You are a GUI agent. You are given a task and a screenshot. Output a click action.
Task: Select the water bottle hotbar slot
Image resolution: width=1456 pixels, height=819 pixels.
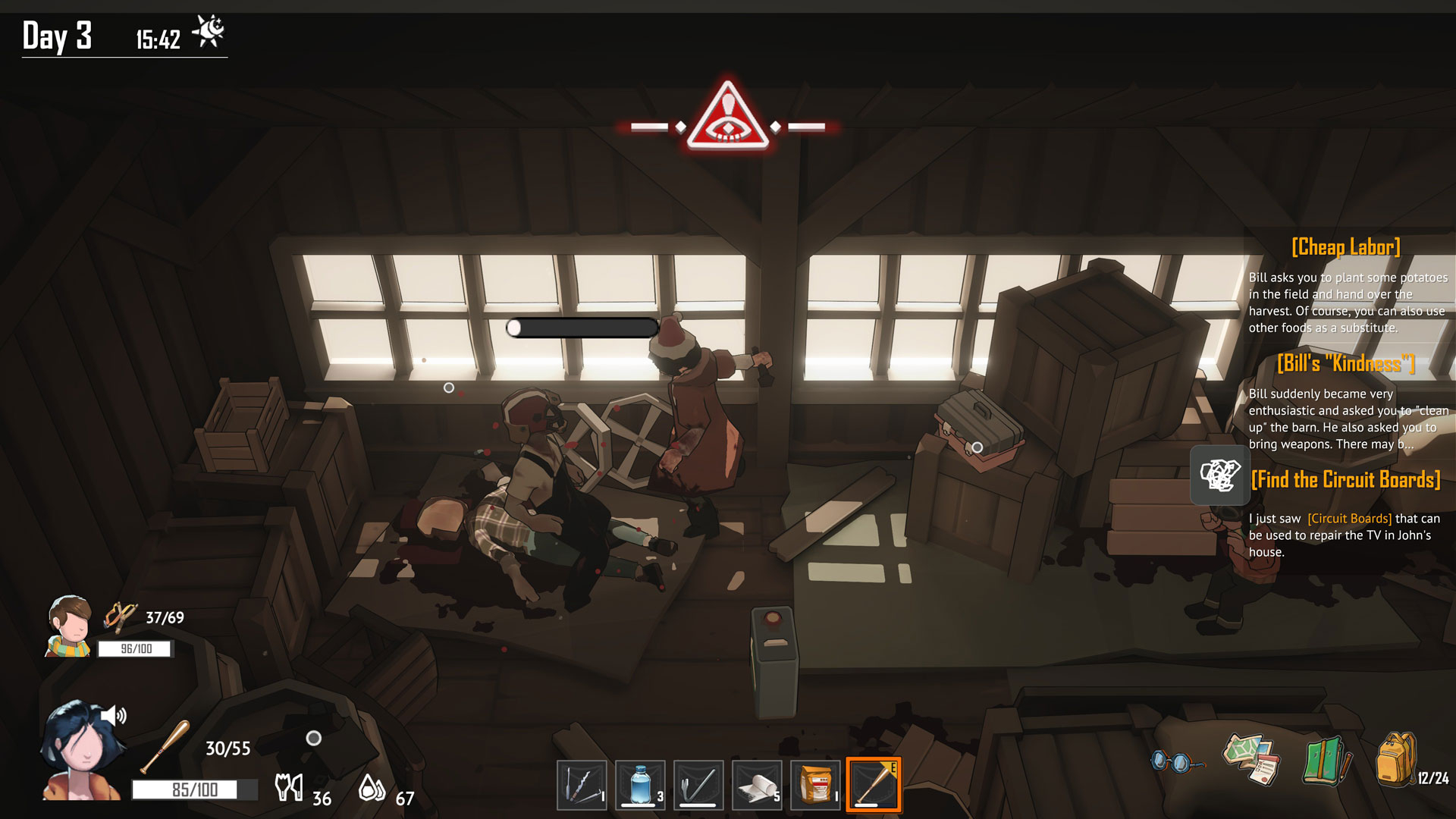tap(640, 786)
